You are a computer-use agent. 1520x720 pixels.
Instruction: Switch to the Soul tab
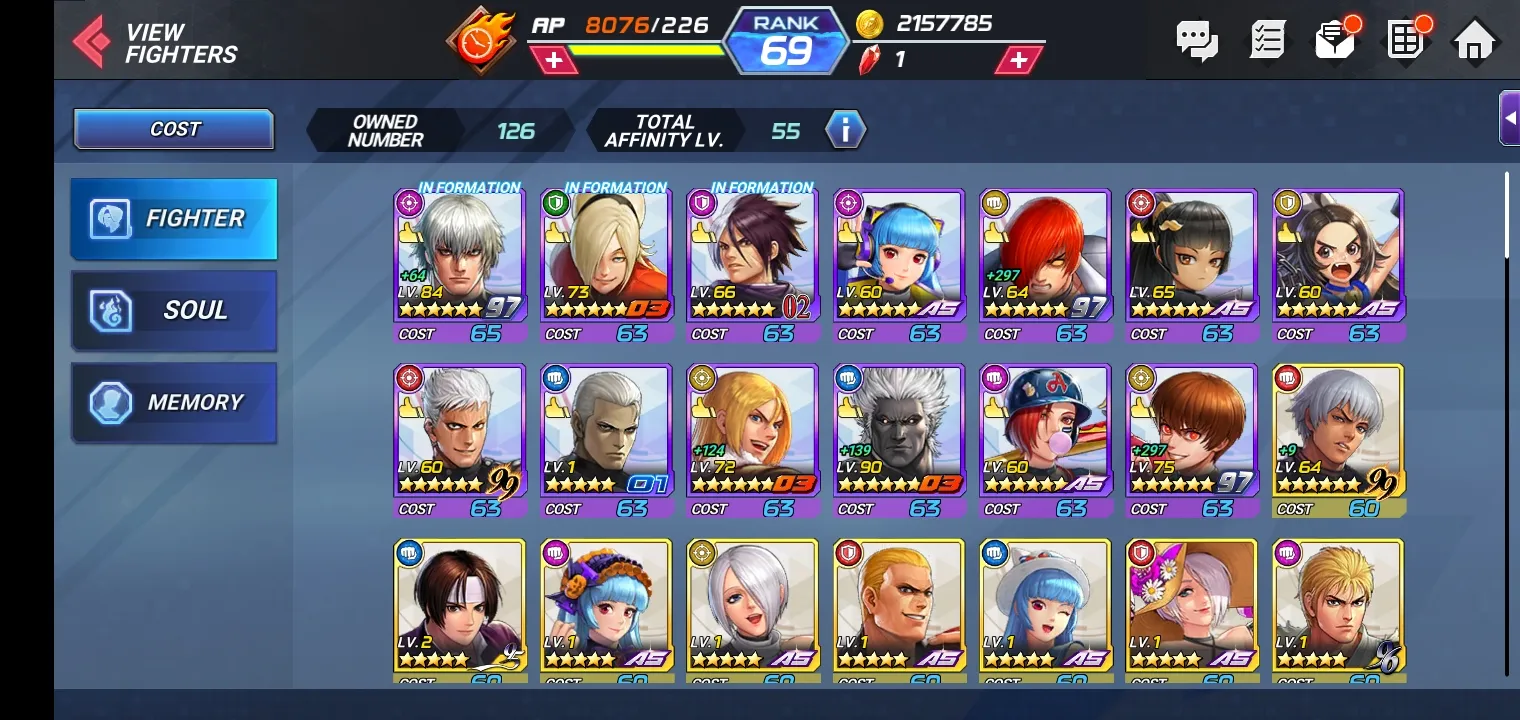pos(174,310)
